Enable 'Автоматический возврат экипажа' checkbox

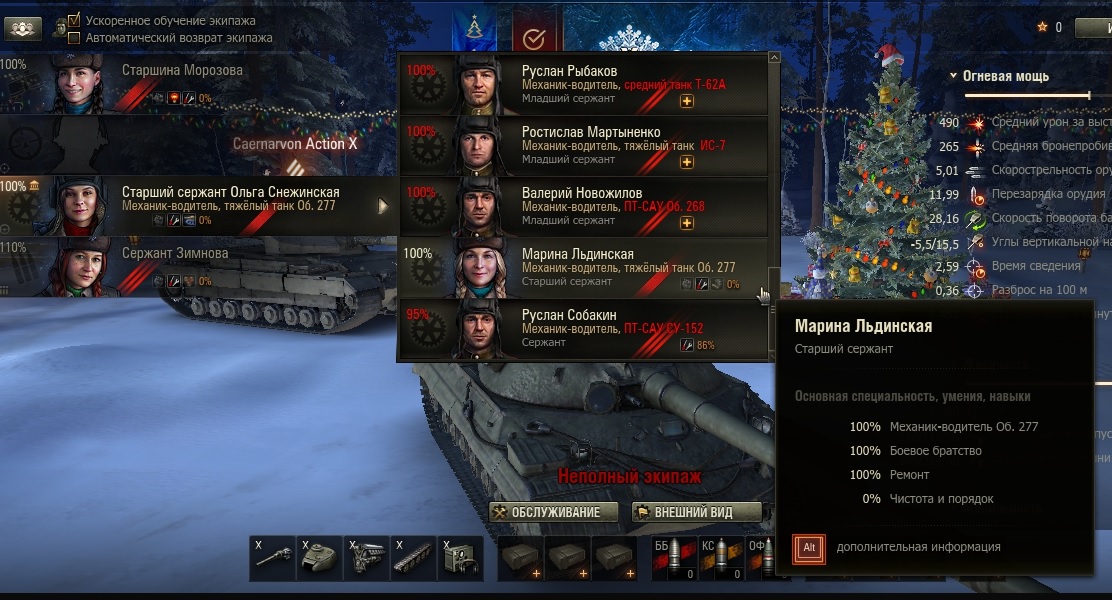[x=74, y=38]
